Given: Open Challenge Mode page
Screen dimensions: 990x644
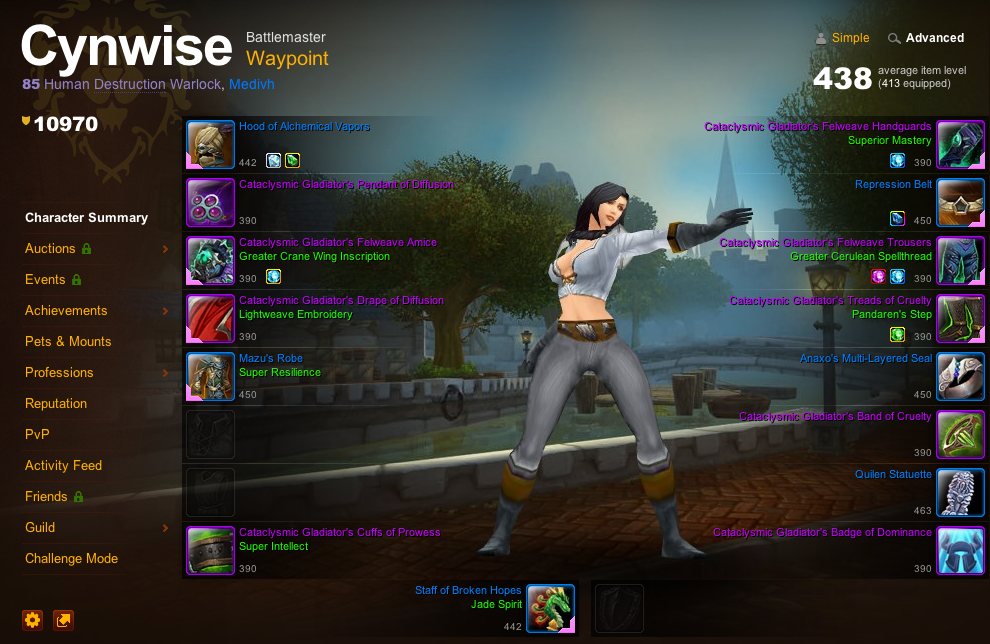Looking at the screenshot, I should pyautogui.click(x=71, y=558).
